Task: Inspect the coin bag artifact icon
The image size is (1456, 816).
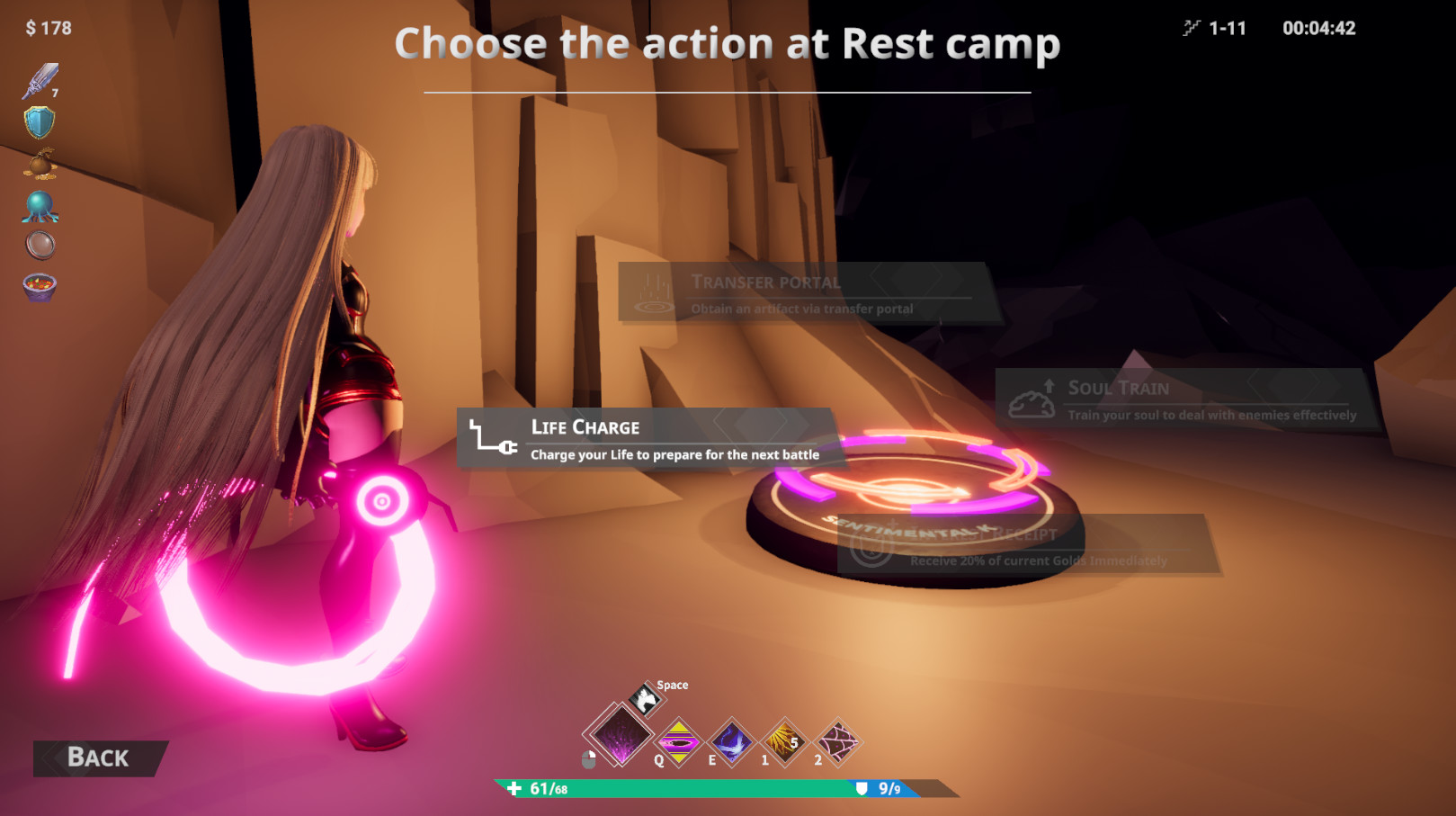Action: click(40, 164)
